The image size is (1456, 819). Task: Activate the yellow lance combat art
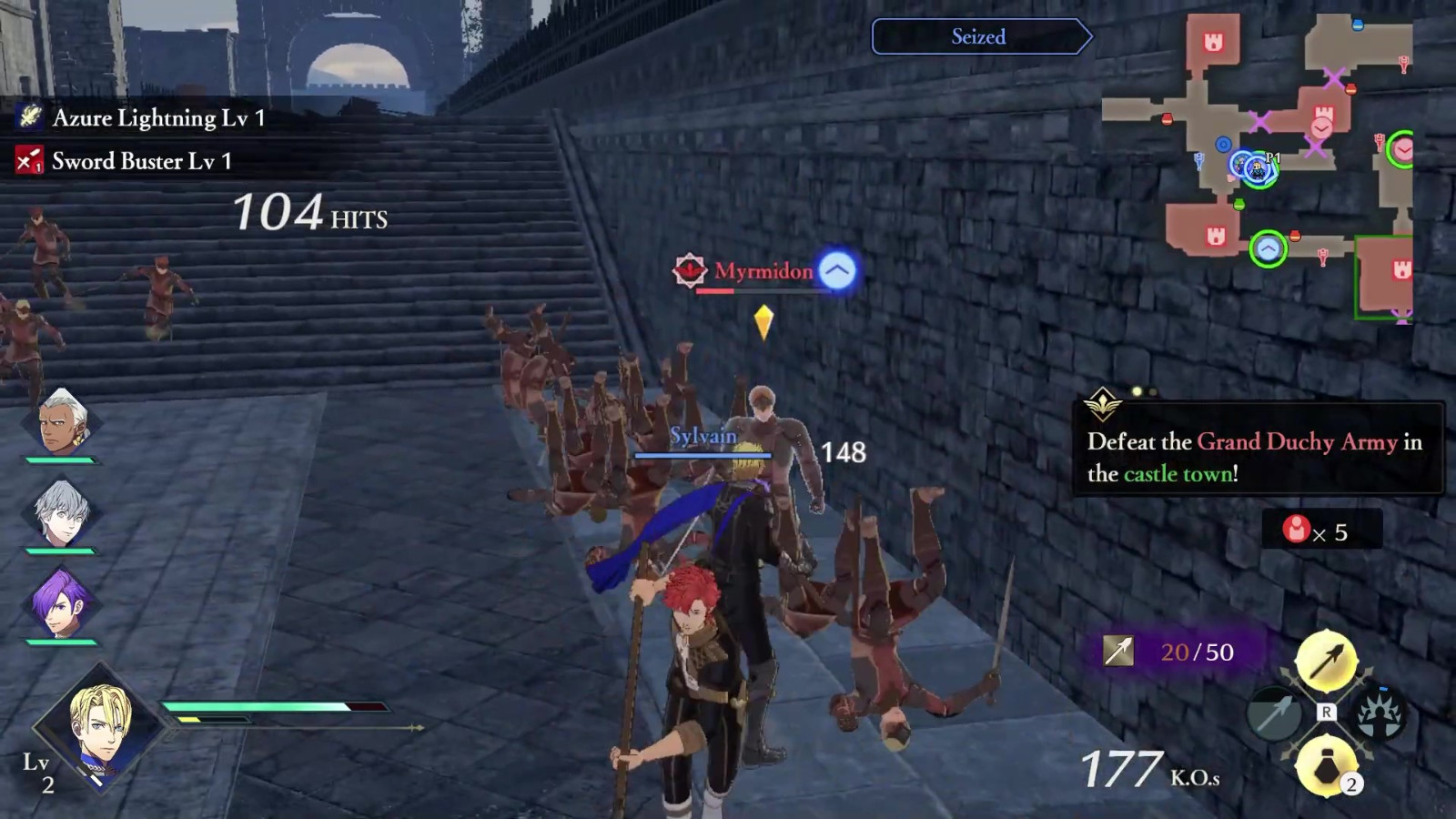(1326, 661)
